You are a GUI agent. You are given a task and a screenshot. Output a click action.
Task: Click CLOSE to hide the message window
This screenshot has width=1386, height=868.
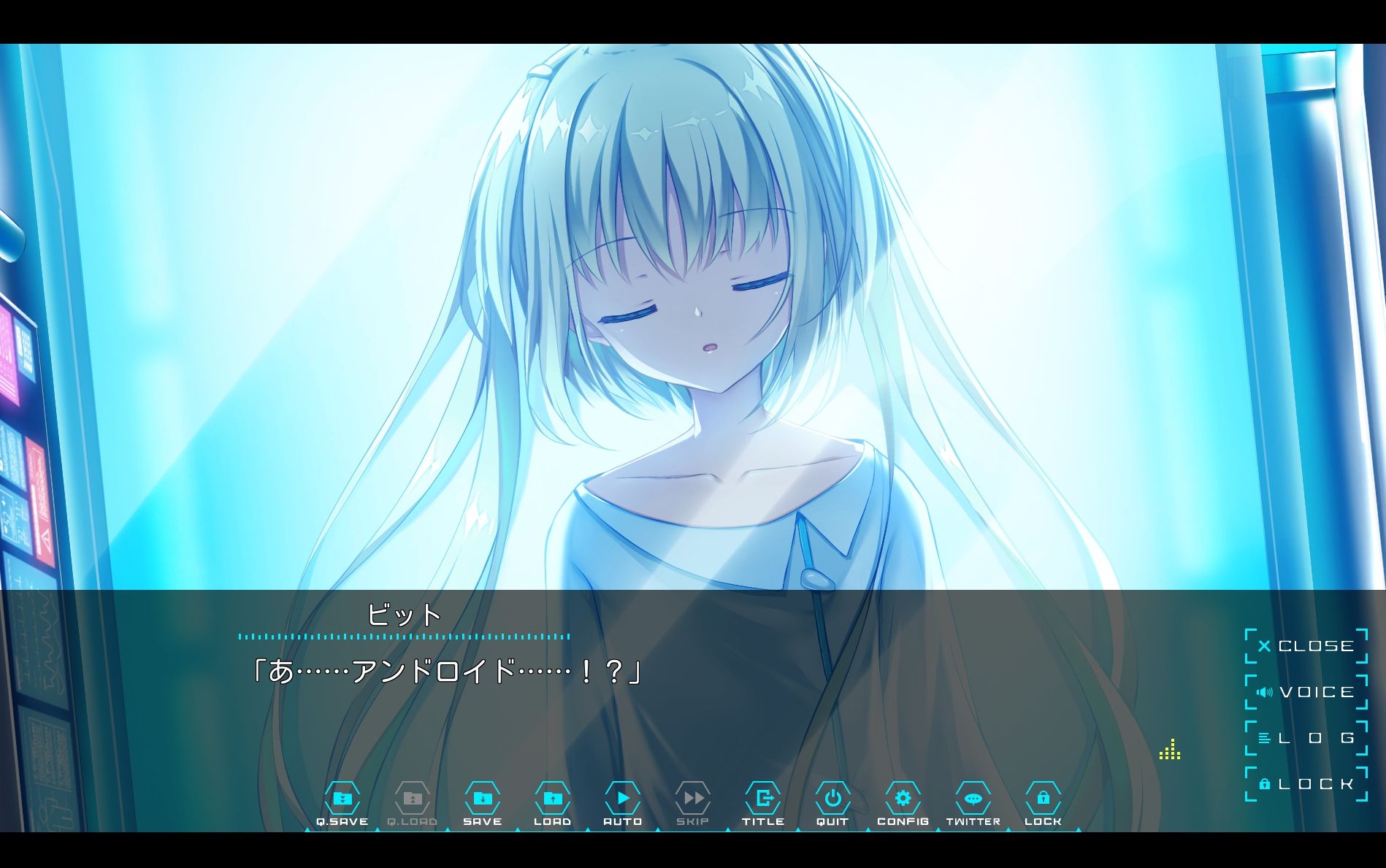tap(1309, 645)
